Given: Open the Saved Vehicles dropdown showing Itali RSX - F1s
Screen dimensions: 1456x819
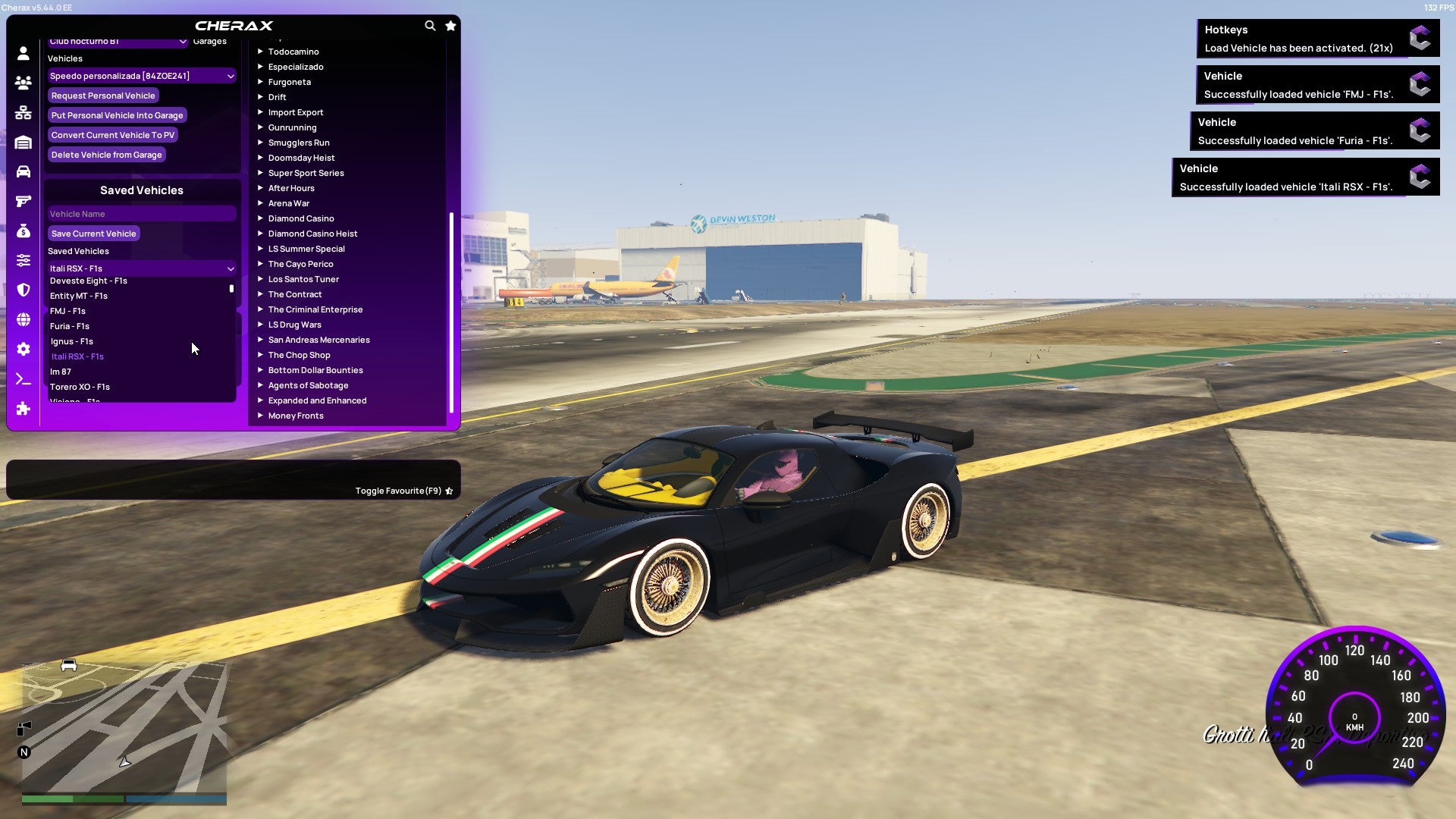Looking at the screenshot, I should pyautogui.click(x=141, y=268).
